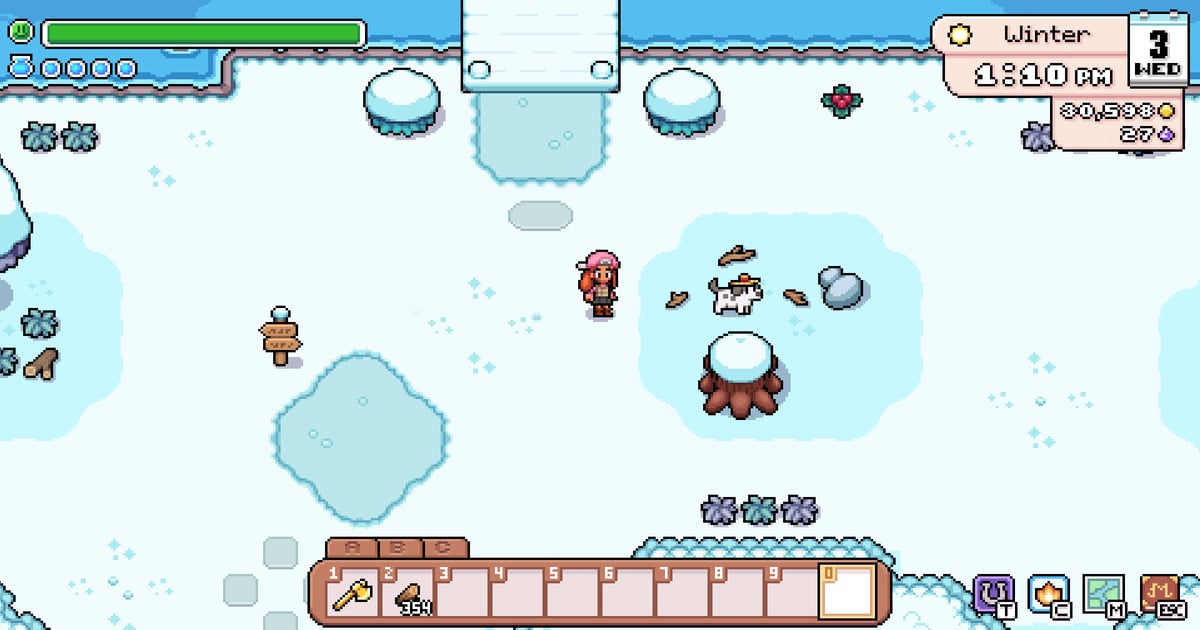Switch to hotbar tab B
This screenshot has height=630, width=1200.
[397, 548]
